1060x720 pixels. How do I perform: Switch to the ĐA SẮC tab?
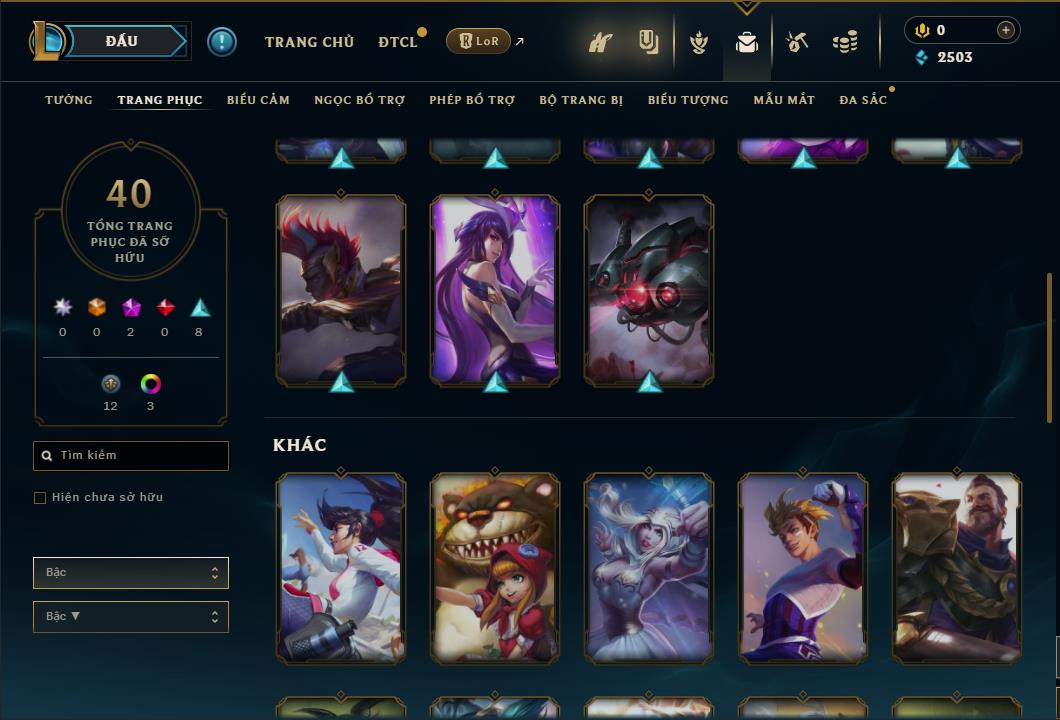tap(863, 100)
